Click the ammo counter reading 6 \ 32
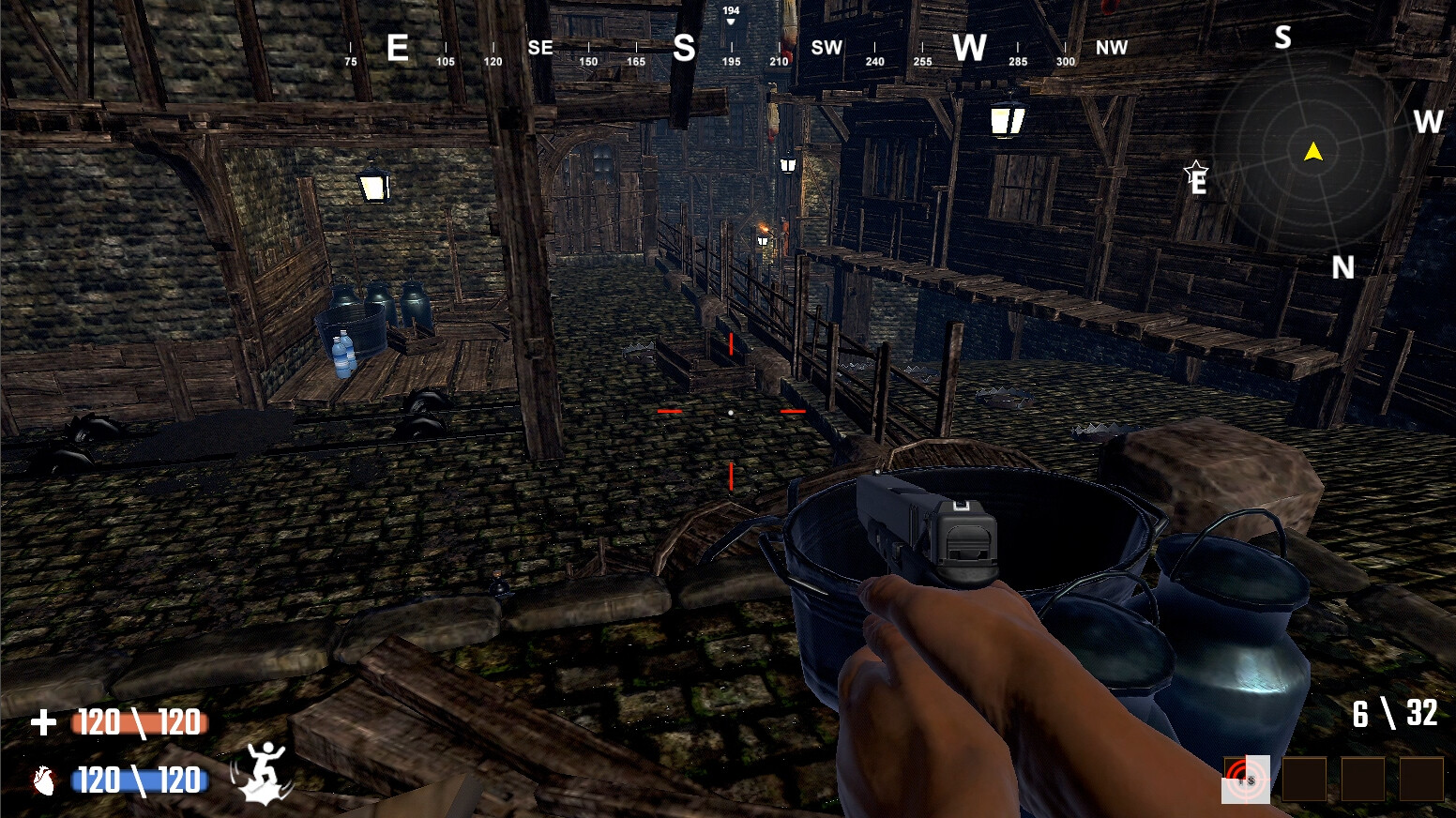1456x818 pixels. tap(1393, 713)
